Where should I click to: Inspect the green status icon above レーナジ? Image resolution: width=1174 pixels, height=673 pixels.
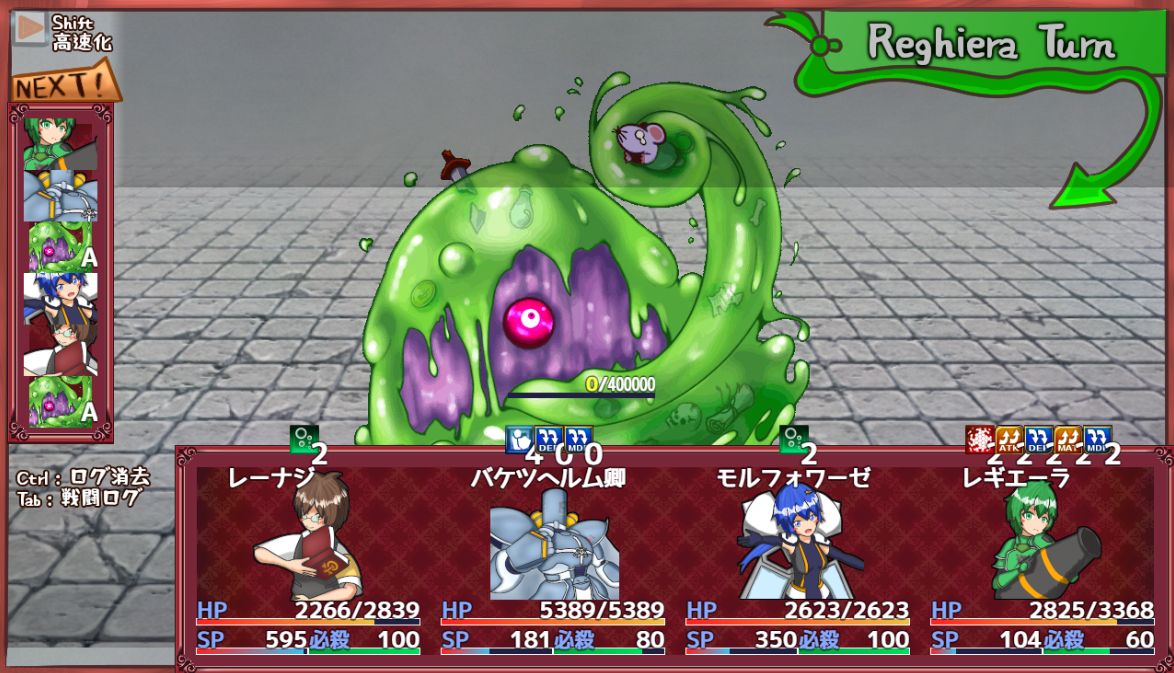(304, 439)
